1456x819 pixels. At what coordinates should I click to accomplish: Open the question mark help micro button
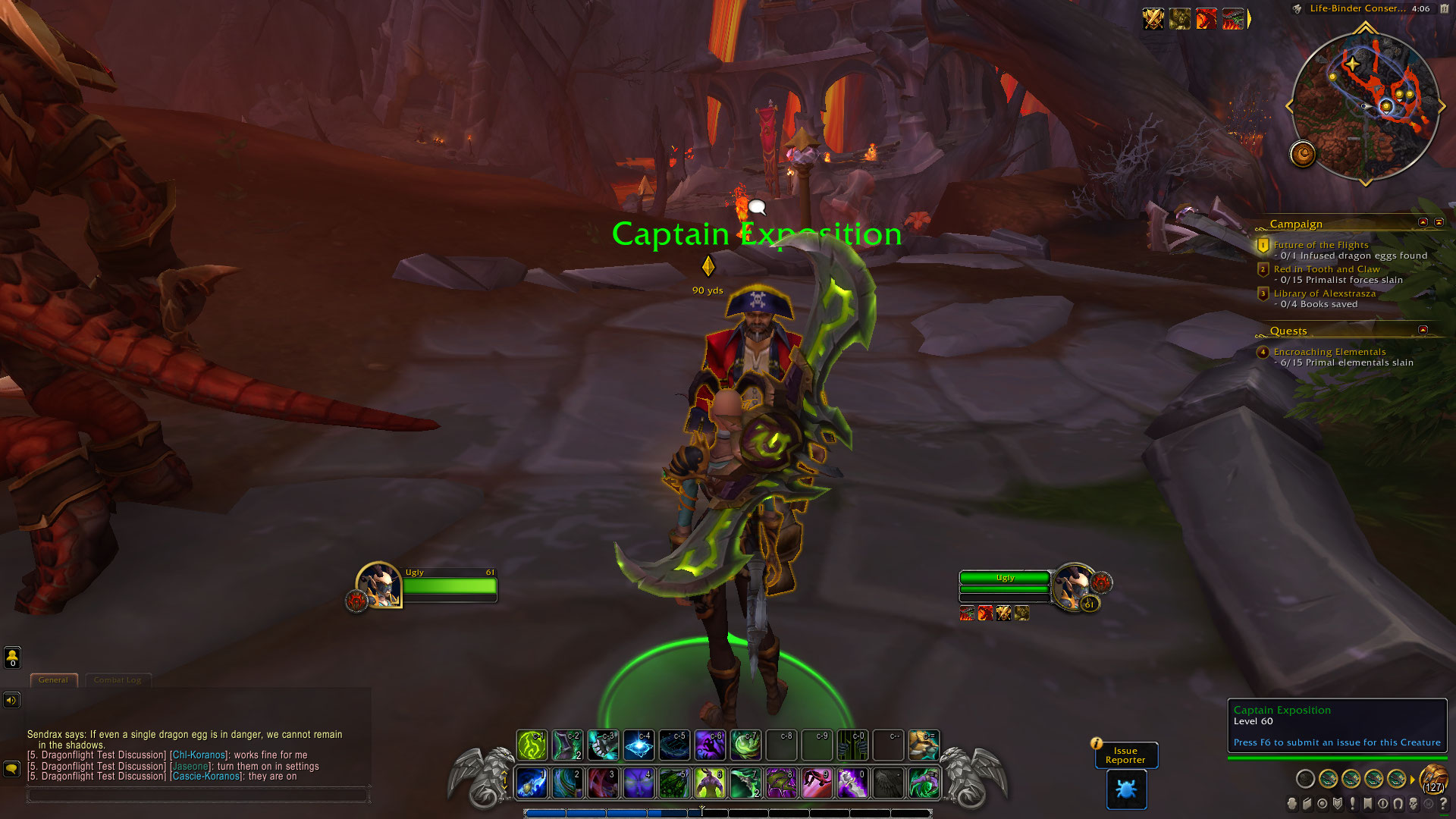1443,804
